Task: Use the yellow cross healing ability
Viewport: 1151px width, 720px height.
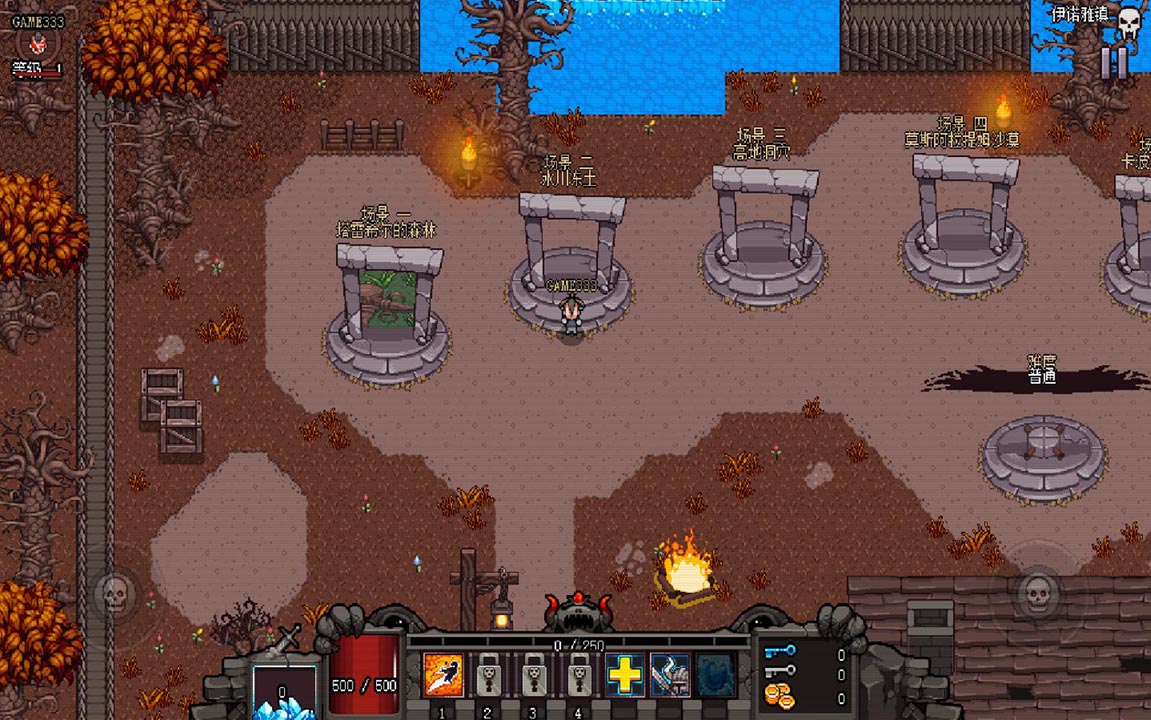Action: (x=625, y=675)
